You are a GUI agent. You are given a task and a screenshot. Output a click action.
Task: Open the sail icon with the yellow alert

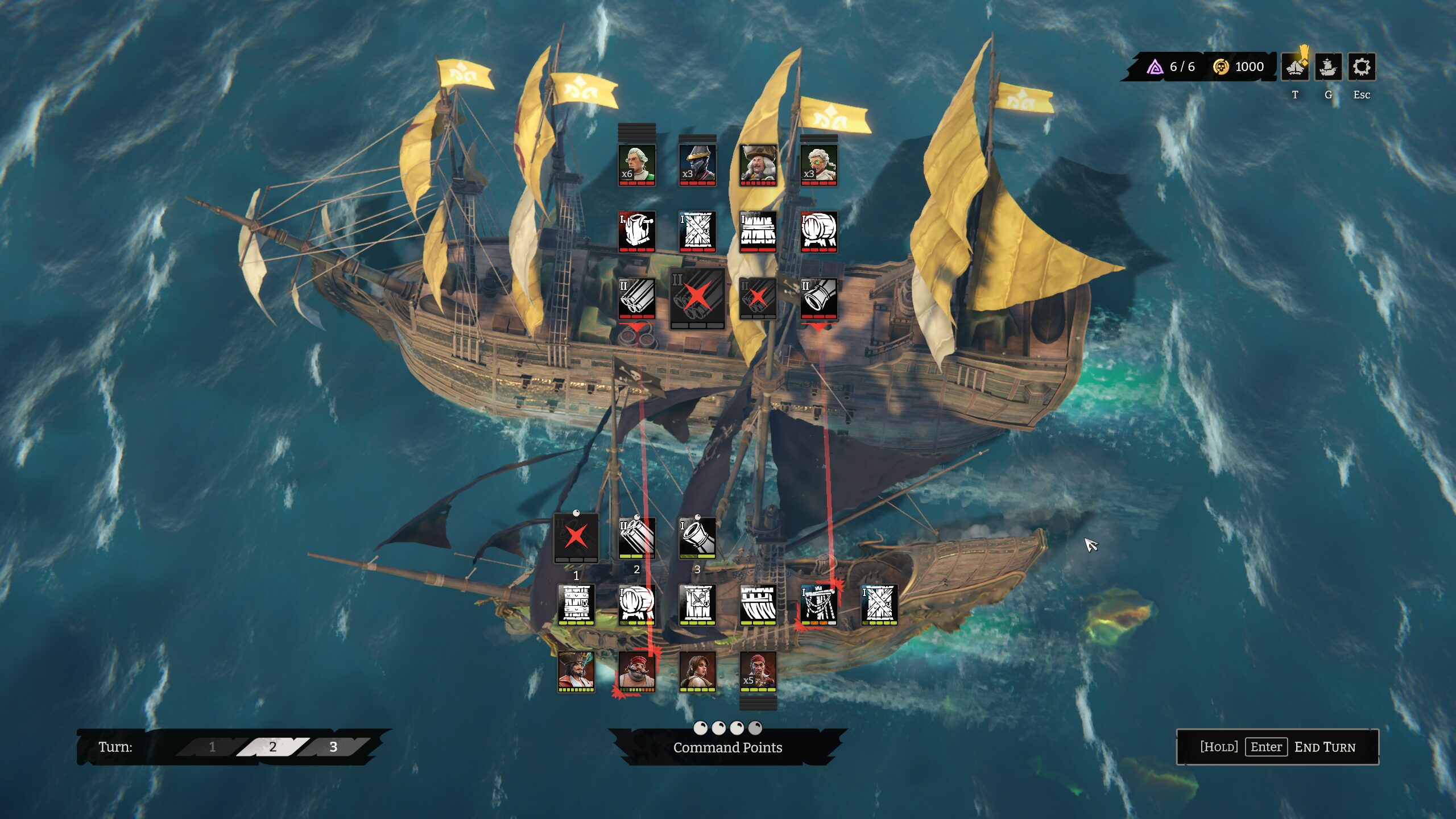click(x=1295, y=68)
